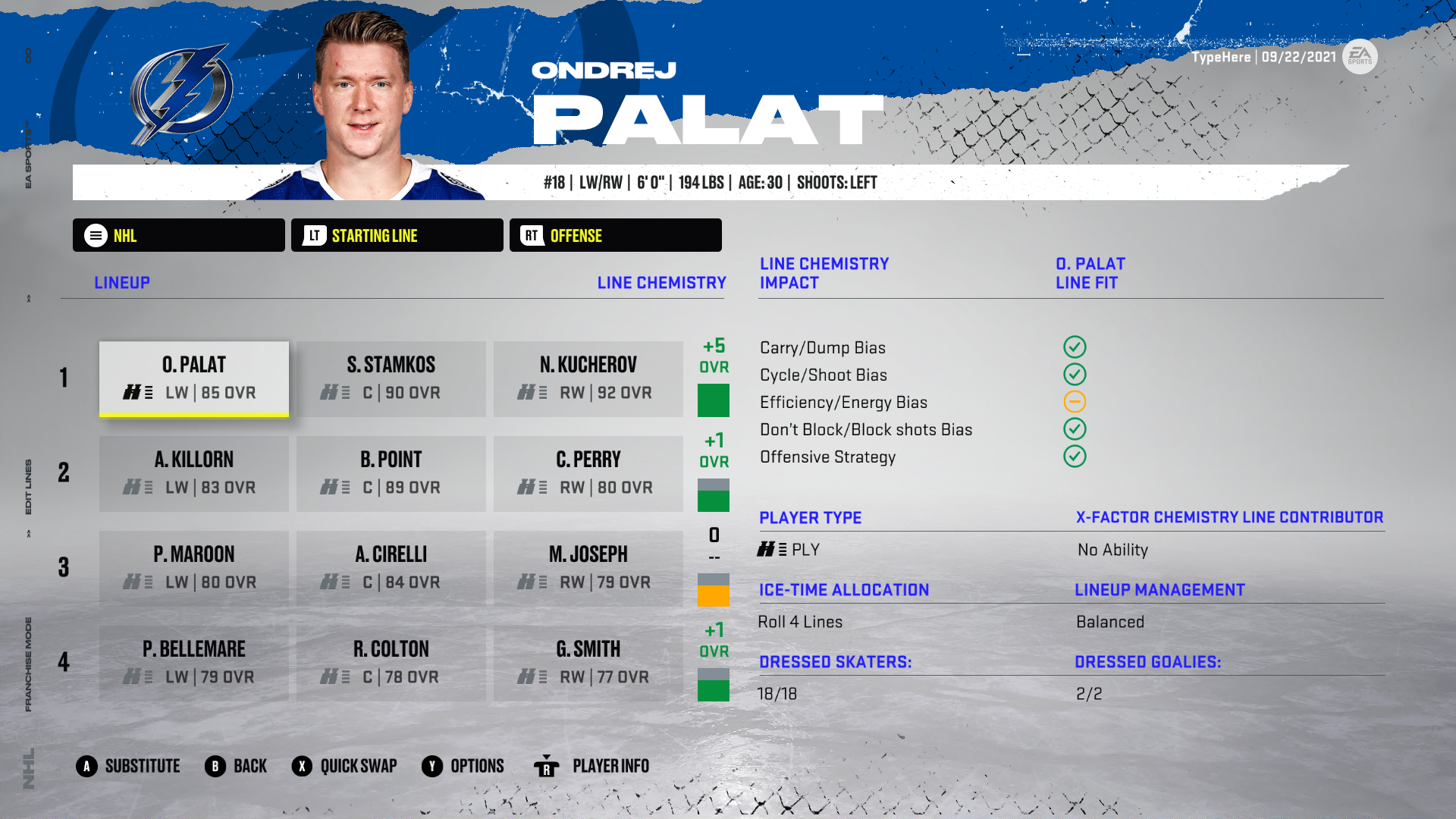1456x819 pixels.
Task: Toggle the Carry/Dump Bias checkmark
Action: [1075, 347]
